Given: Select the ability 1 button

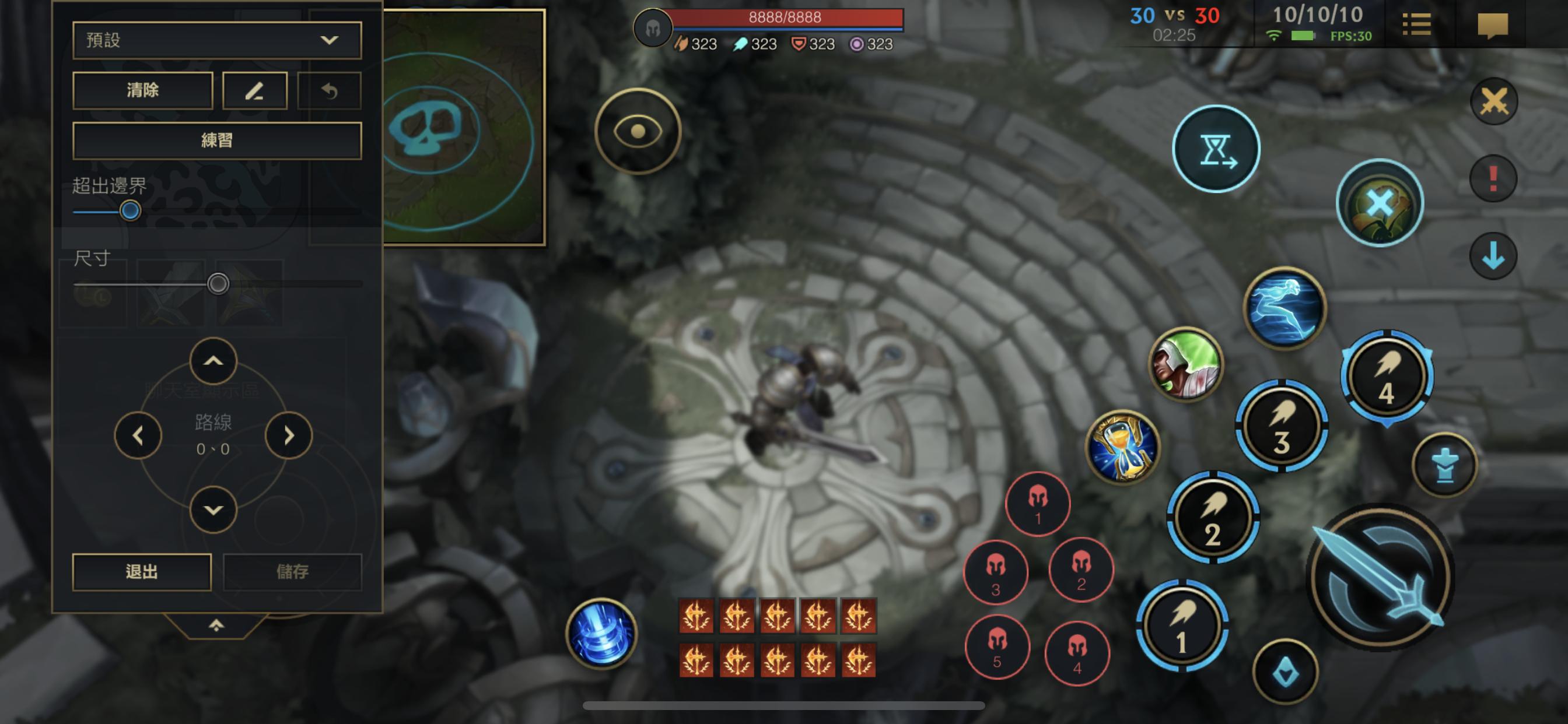Looking at the screenshot, I should (1181, 625).
